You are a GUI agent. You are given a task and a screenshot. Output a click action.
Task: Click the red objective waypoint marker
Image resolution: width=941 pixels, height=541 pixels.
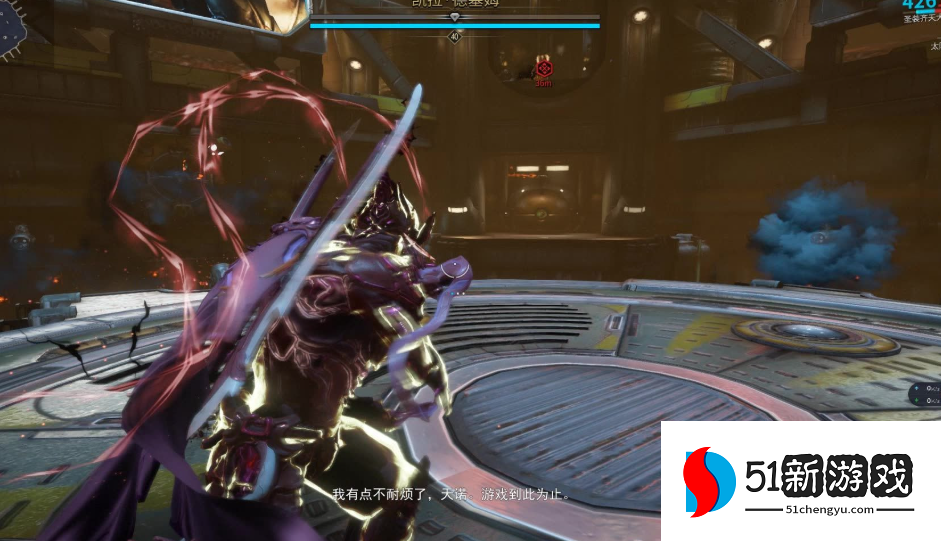coord(544,68)
